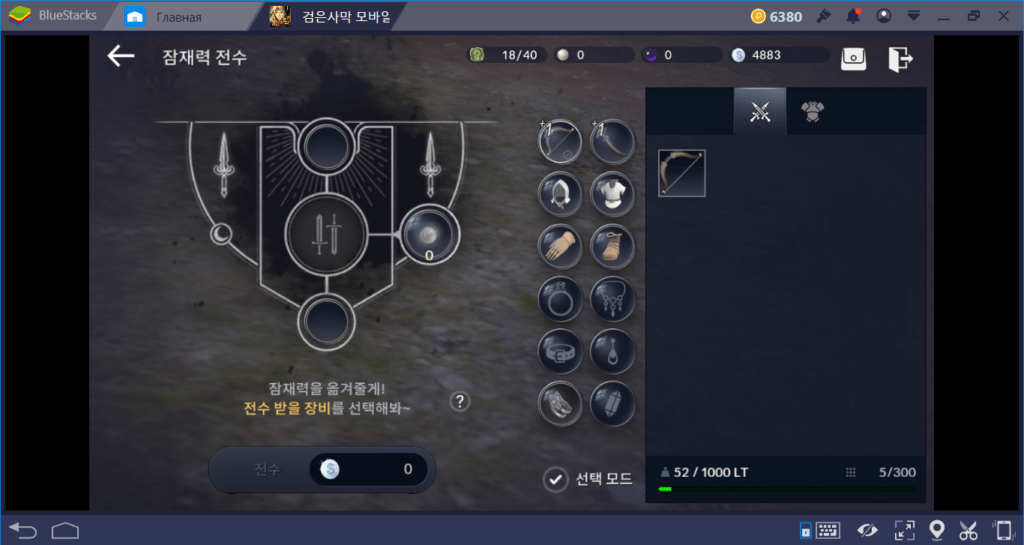Choose the earring accessory slot

(x=612, y=350)
